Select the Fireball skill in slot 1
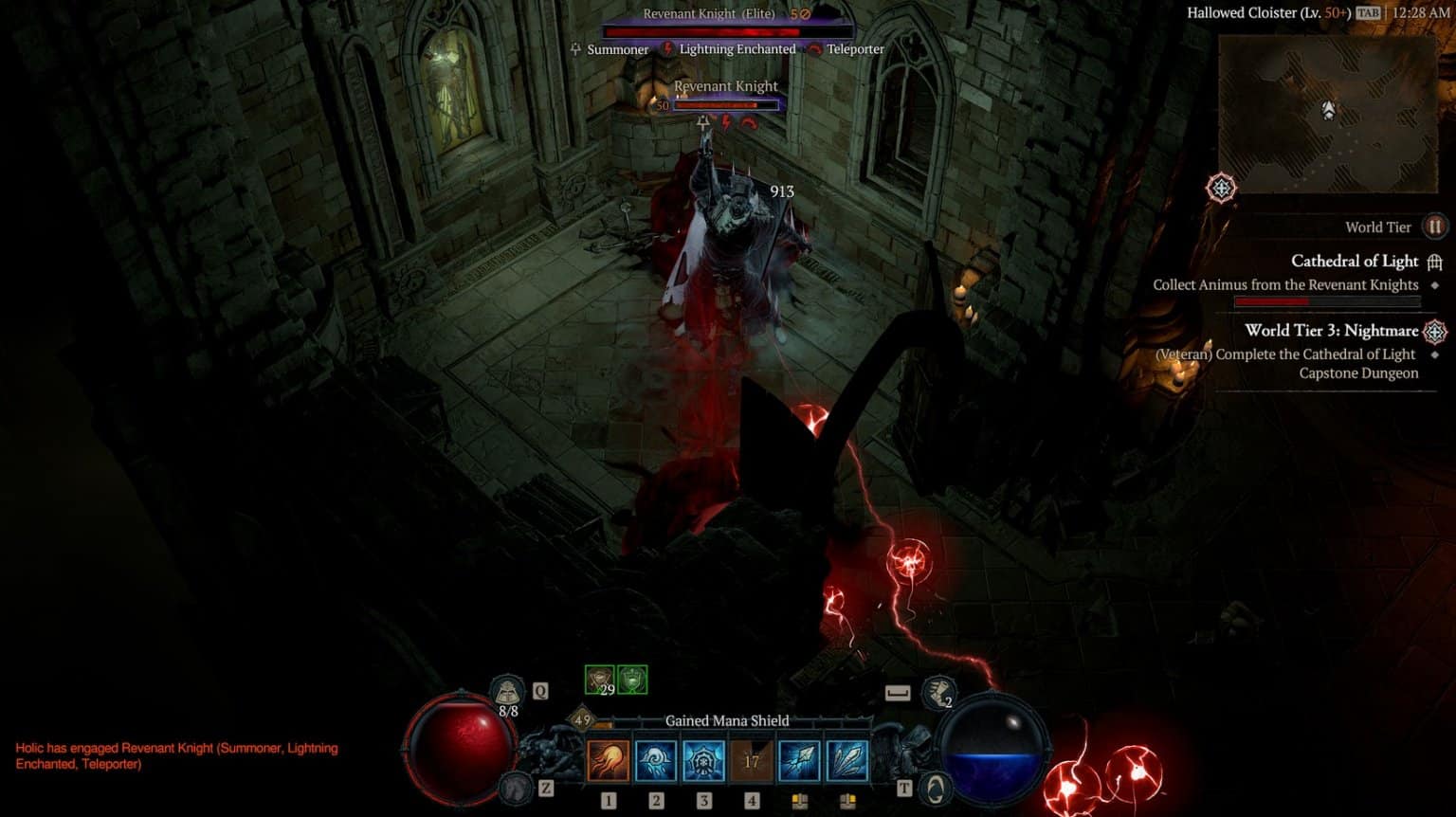The image size is (1456, 817). tap(609, 760)
